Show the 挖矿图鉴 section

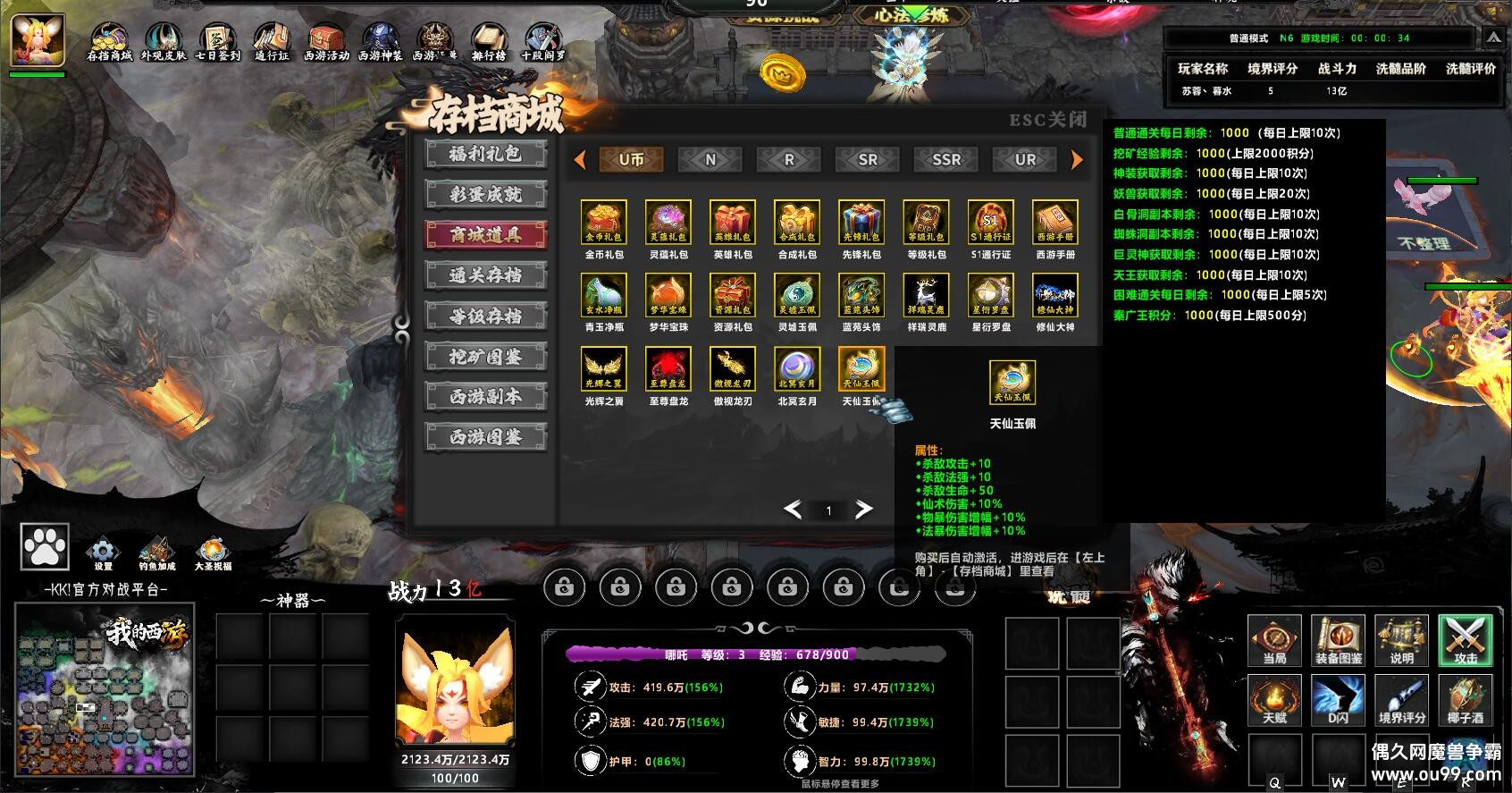coord(485,357)
